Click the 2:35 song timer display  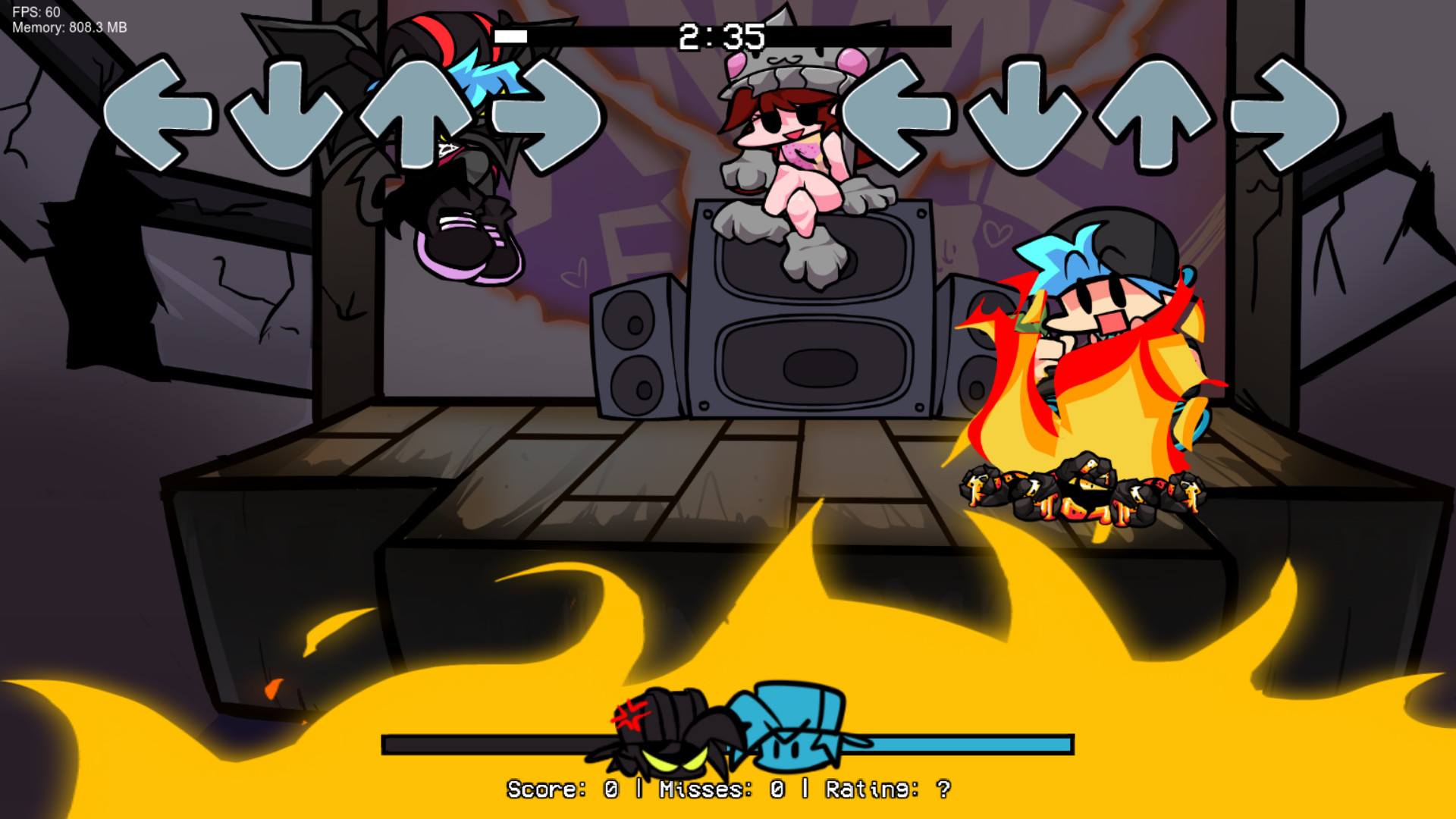[724, 34]
